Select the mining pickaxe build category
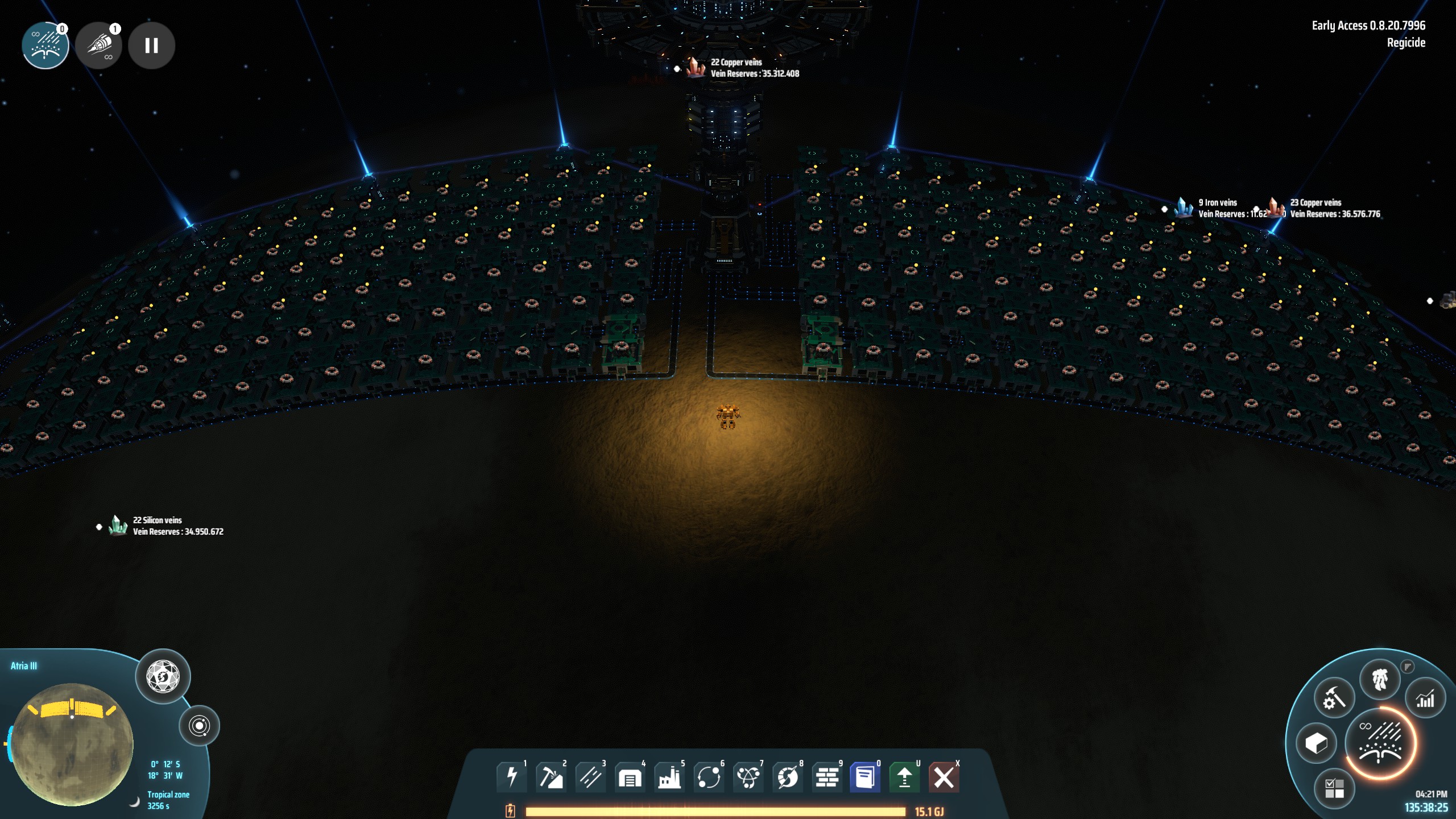The height and width of the screenshot is (819, 1456). (x=551, y=777)
